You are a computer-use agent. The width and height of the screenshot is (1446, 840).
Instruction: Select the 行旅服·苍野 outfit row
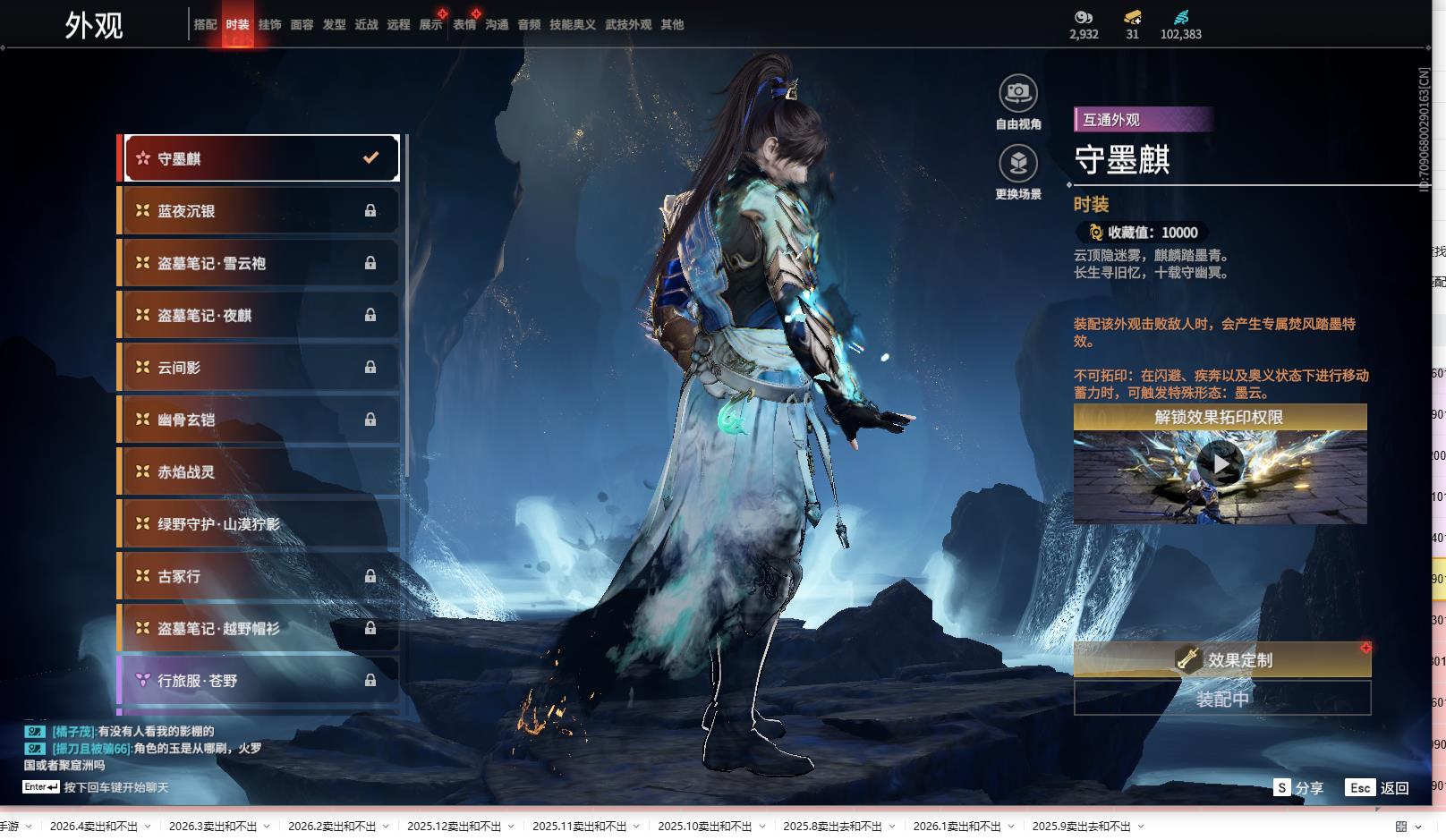tap(259, 681)
